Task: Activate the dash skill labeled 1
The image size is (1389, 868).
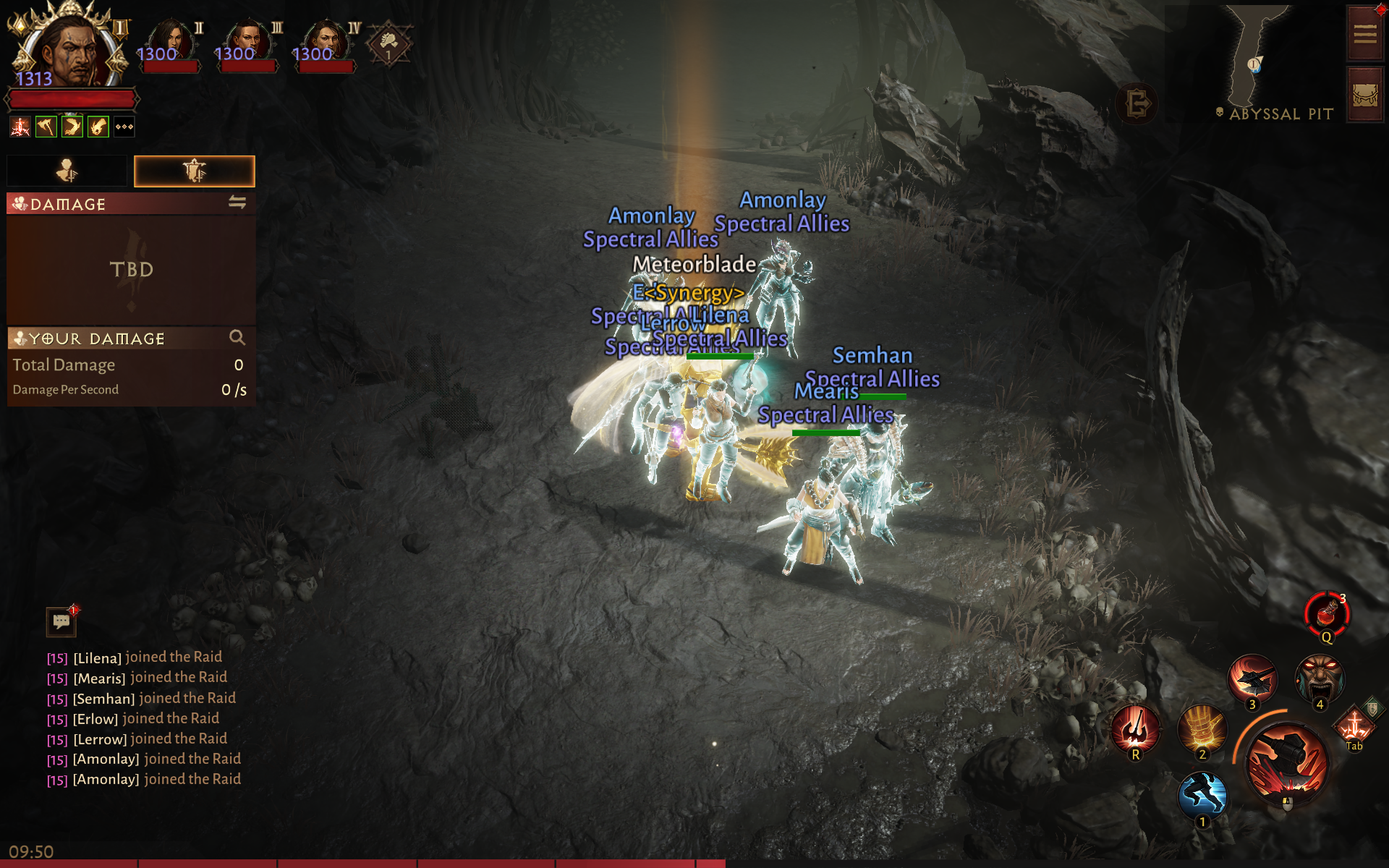Action: coord(1202,795)
